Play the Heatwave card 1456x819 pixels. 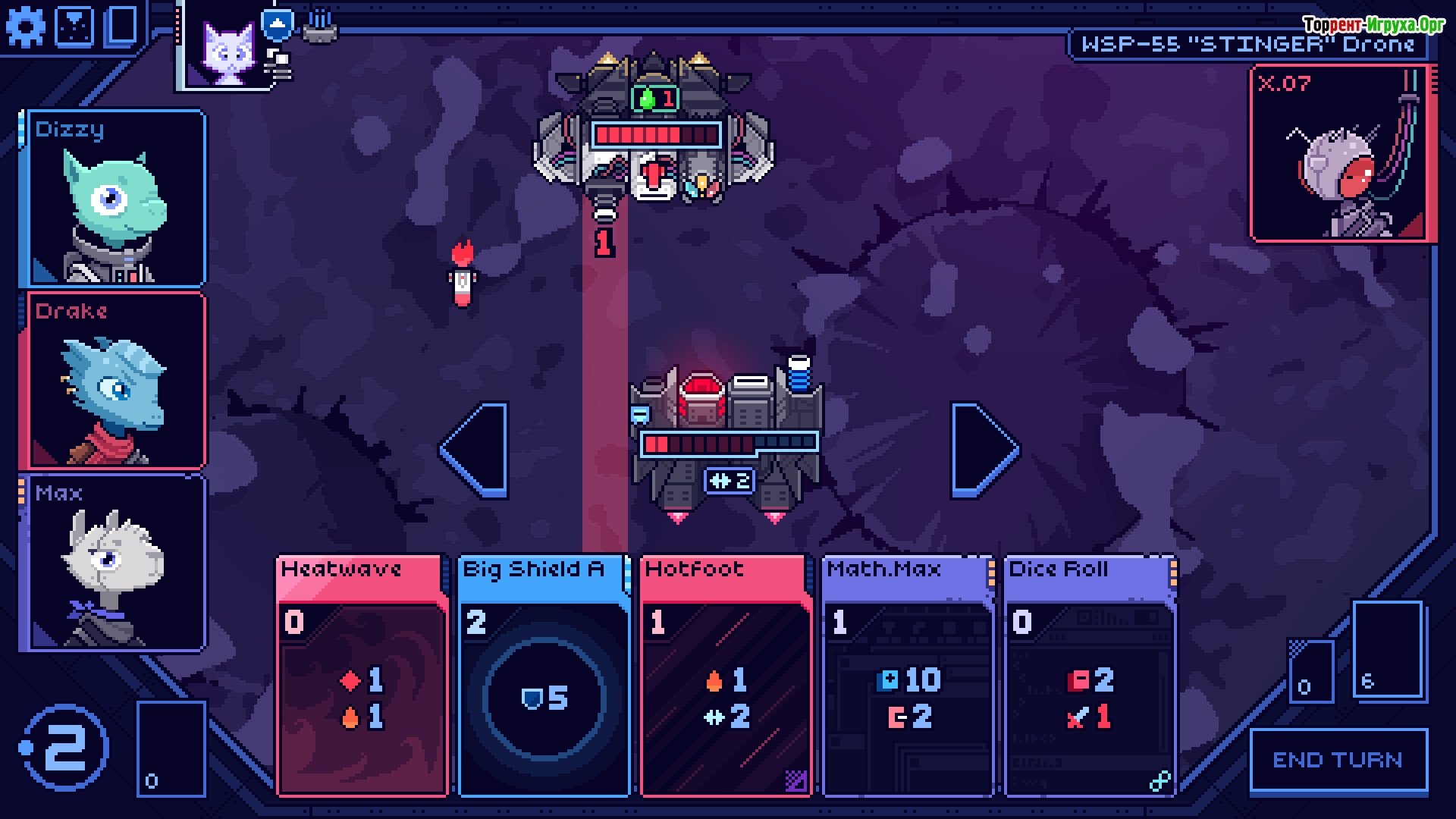362,675
